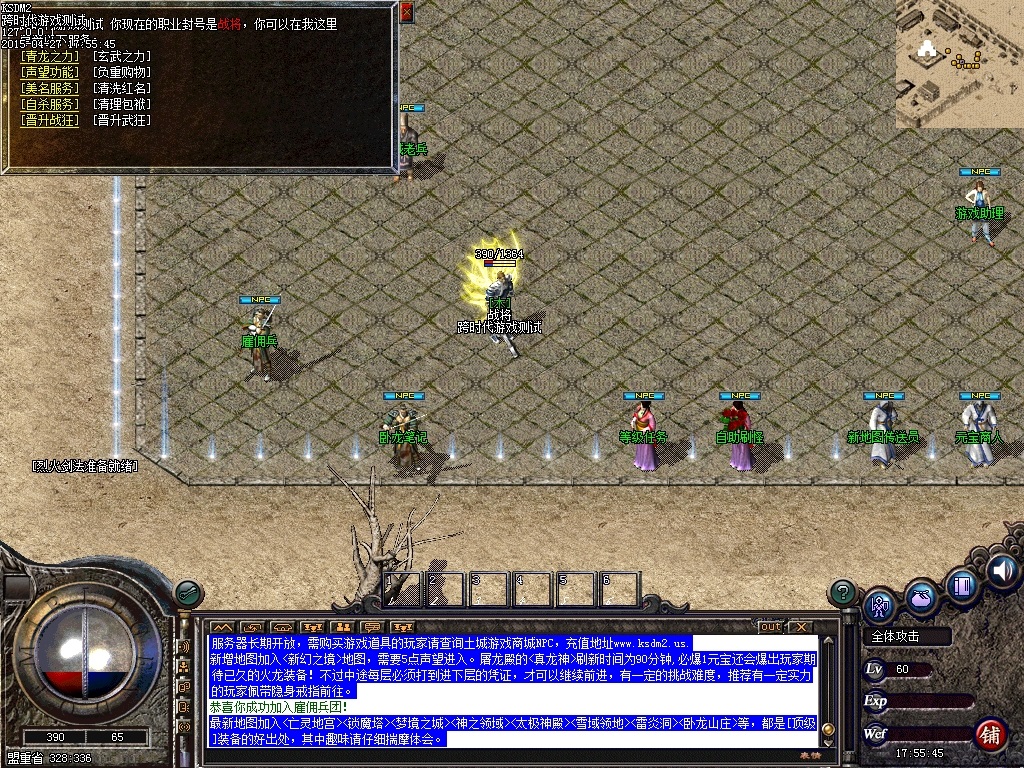
Task: Select the 玄武之力 dialogue option
Action: point(122,57)
